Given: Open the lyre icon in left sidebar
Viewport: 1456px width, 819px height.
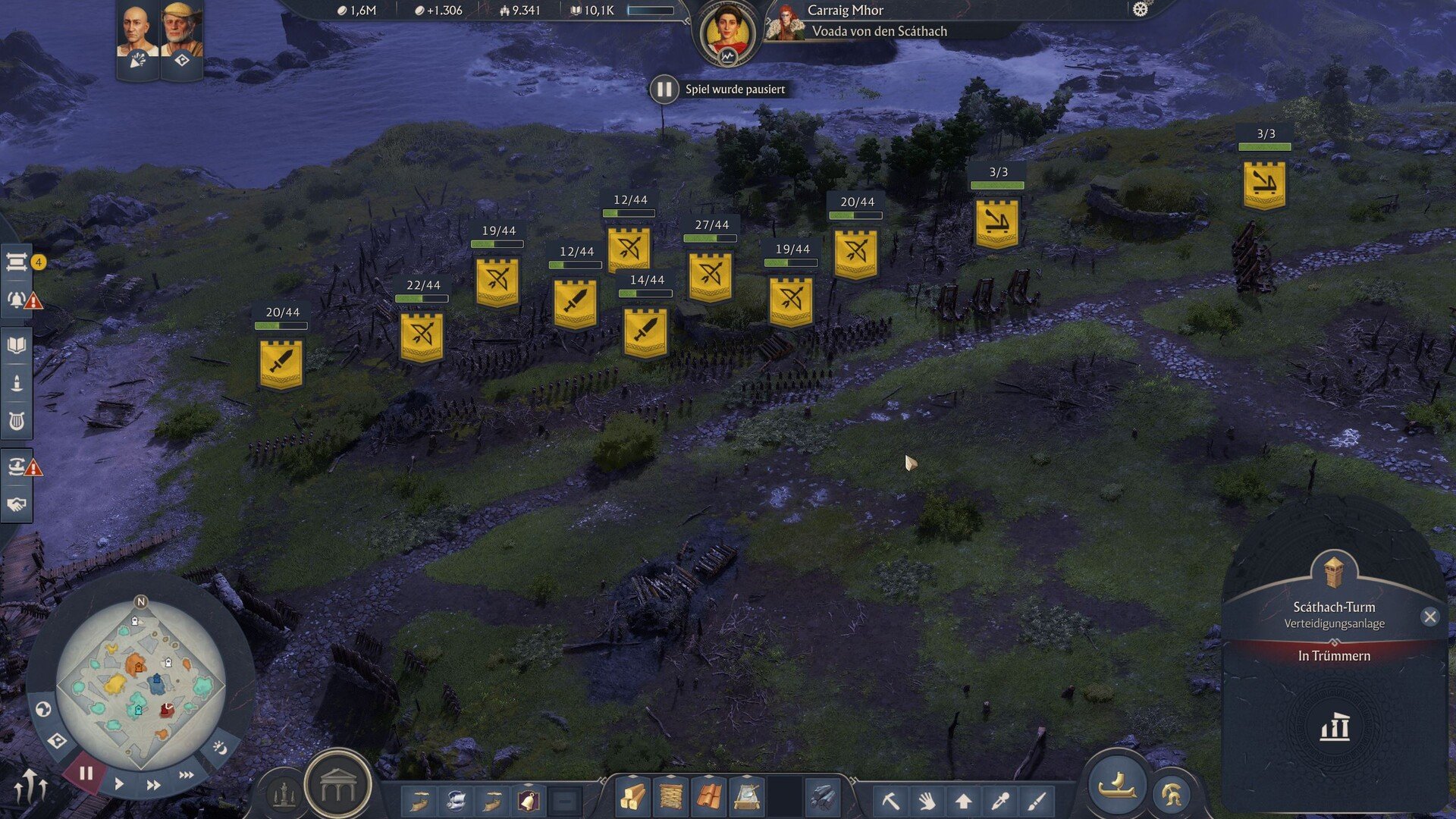Looking at the screenshot, I should [17, 421].
